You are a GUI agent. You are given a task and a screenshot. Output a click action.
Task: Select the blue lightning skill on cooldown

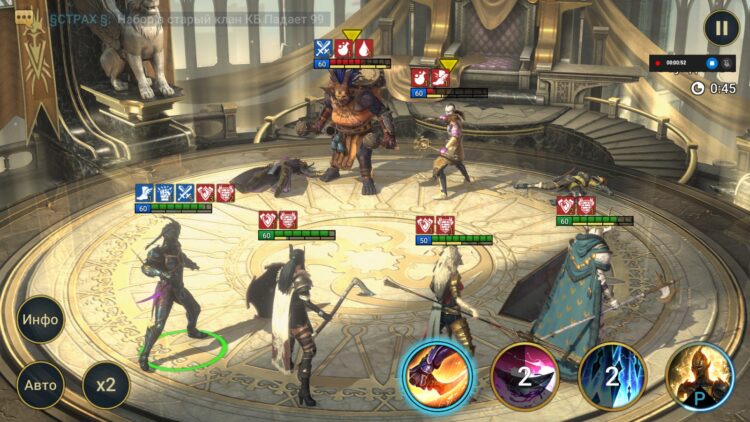[612, 377]
